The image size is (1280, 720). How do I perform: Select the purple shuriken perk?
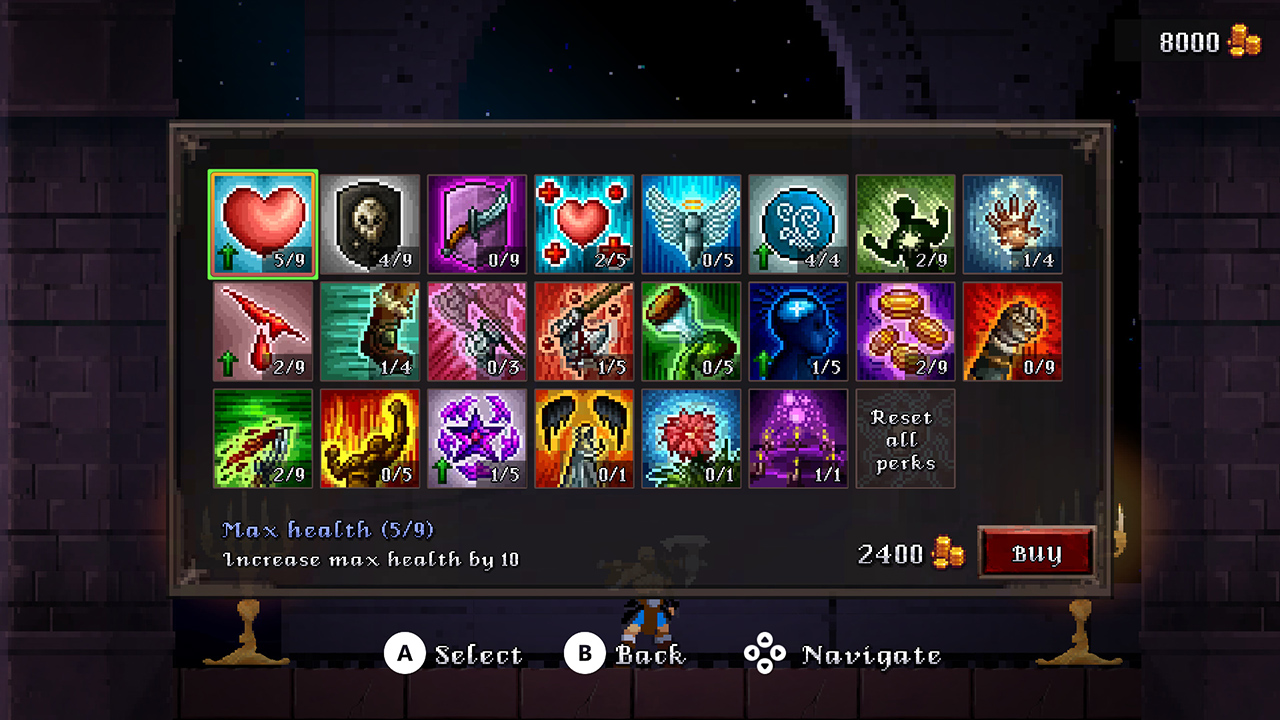476,438
